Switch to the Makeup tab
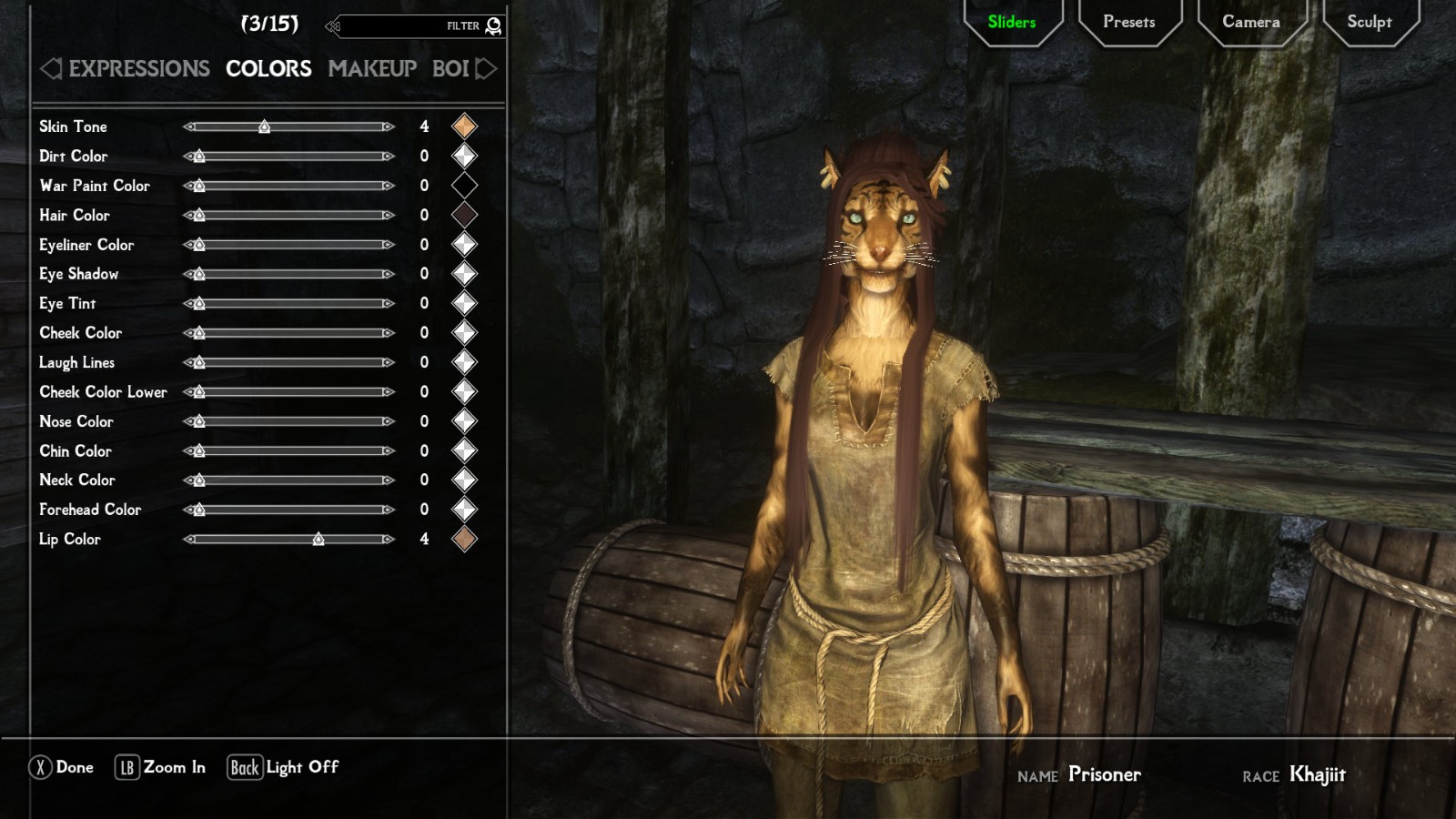 (372, 68)
